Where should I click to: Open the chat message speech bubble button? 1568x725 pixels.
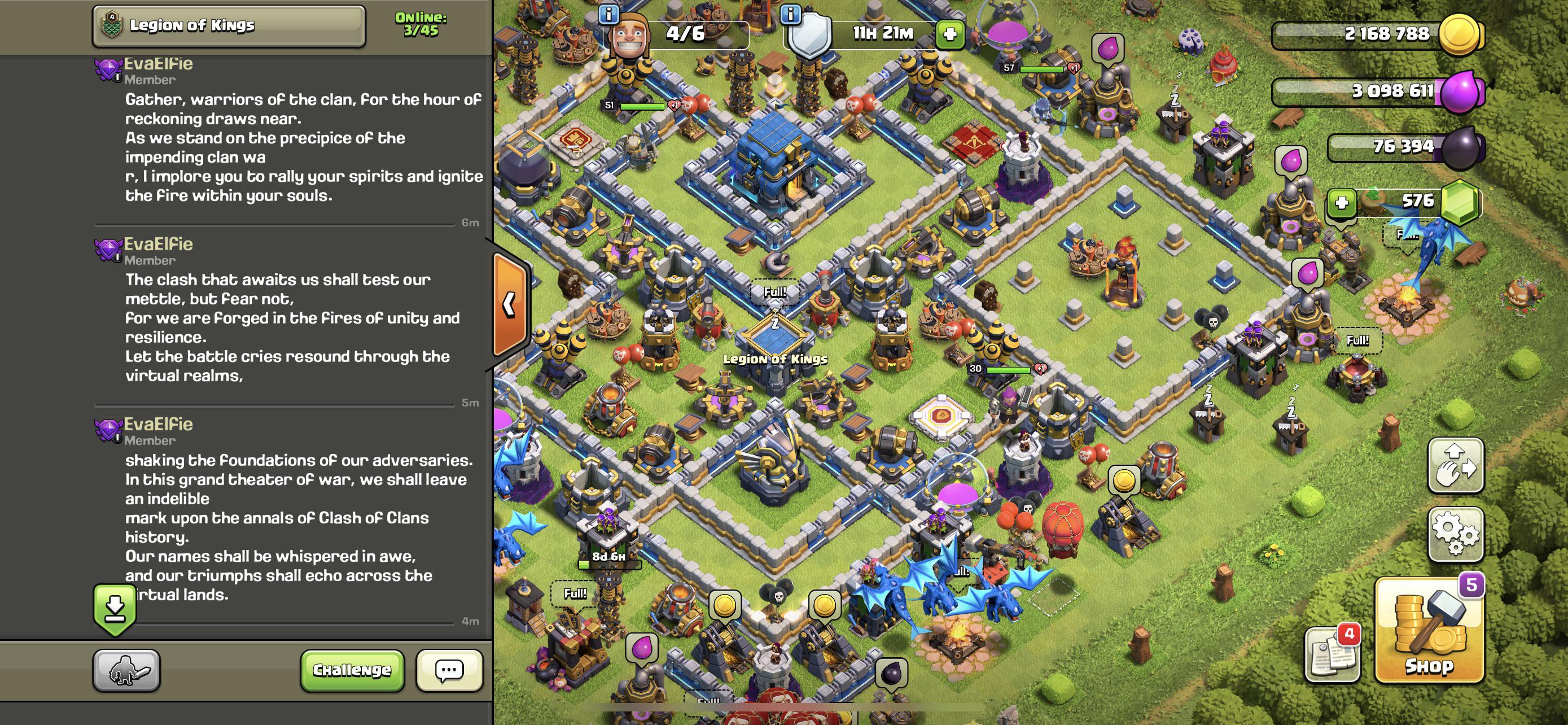[x=449, y=670]
